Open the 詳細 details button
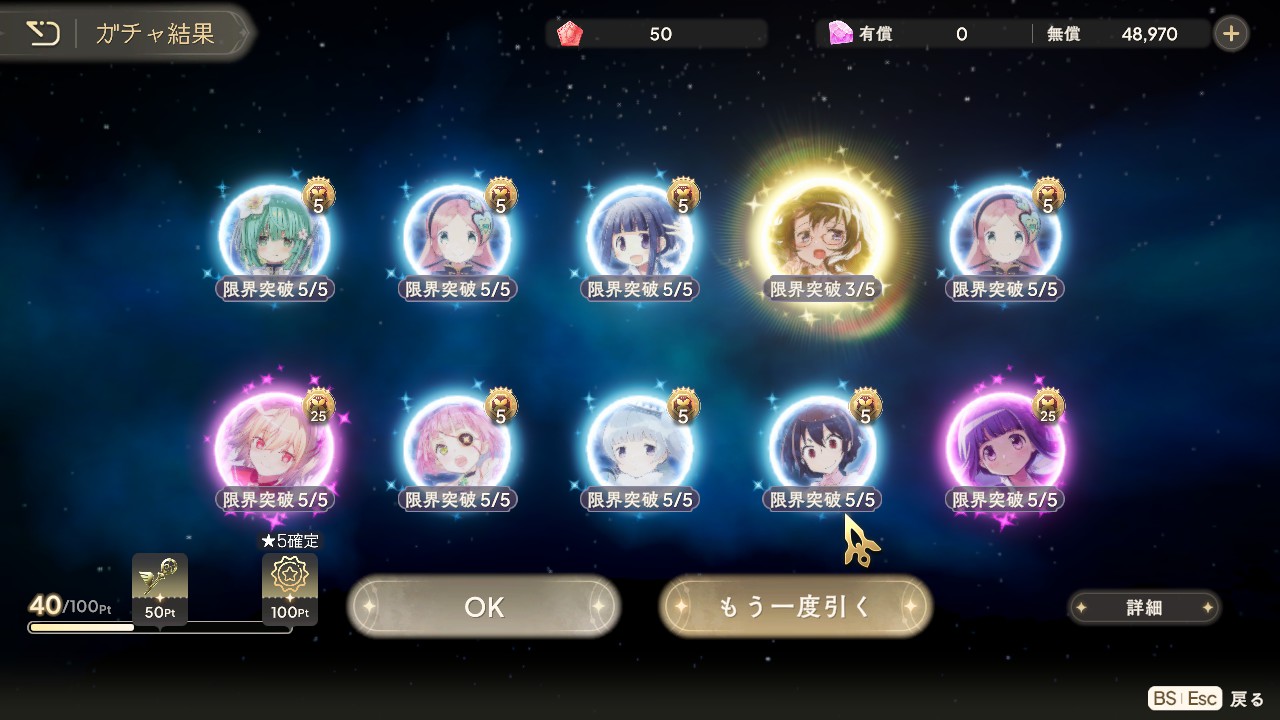Viewport: 1280px width, 720px height. pyautogui.click(x=1144, y=607)
